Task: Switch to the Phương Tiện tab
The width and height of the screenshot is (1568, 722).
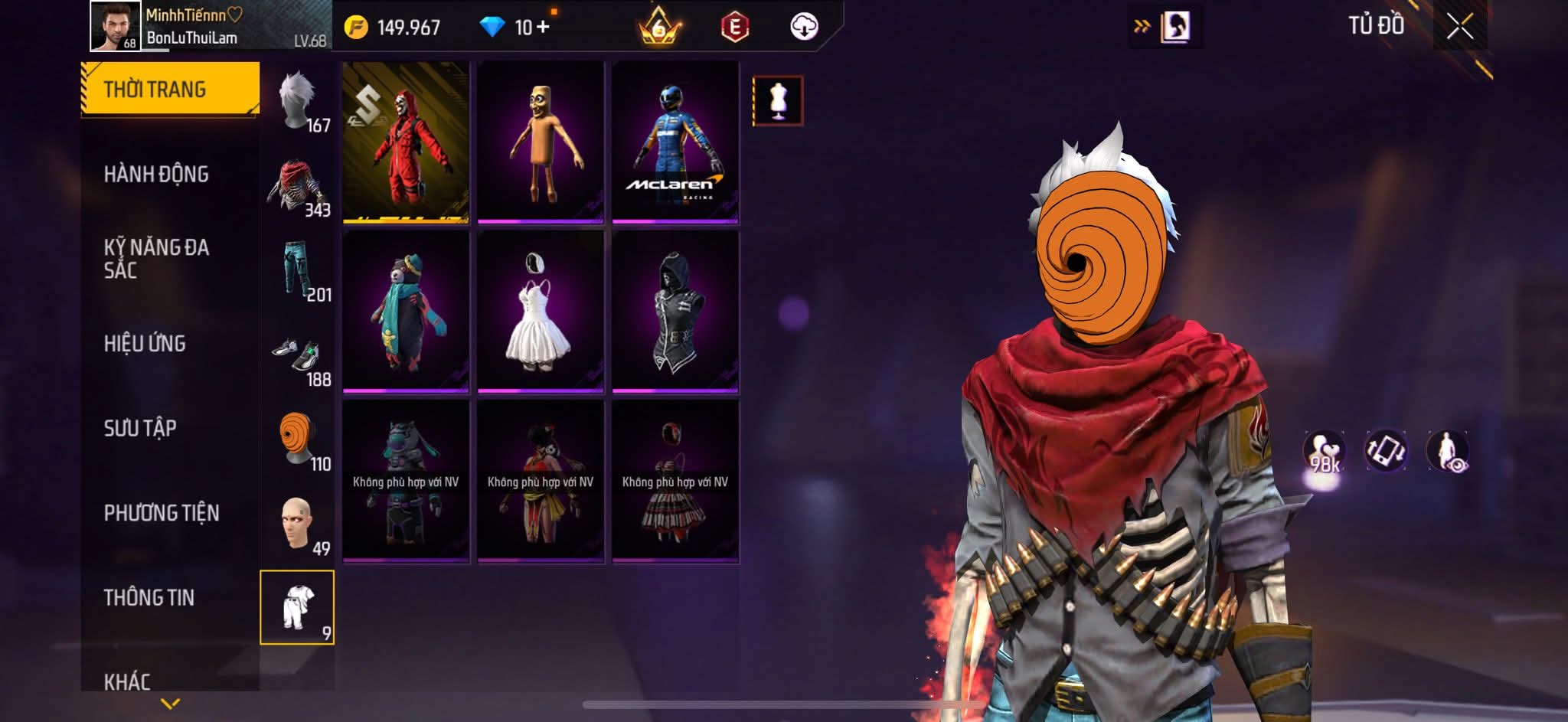Action: pyautogui.click(x=161, y=513)
